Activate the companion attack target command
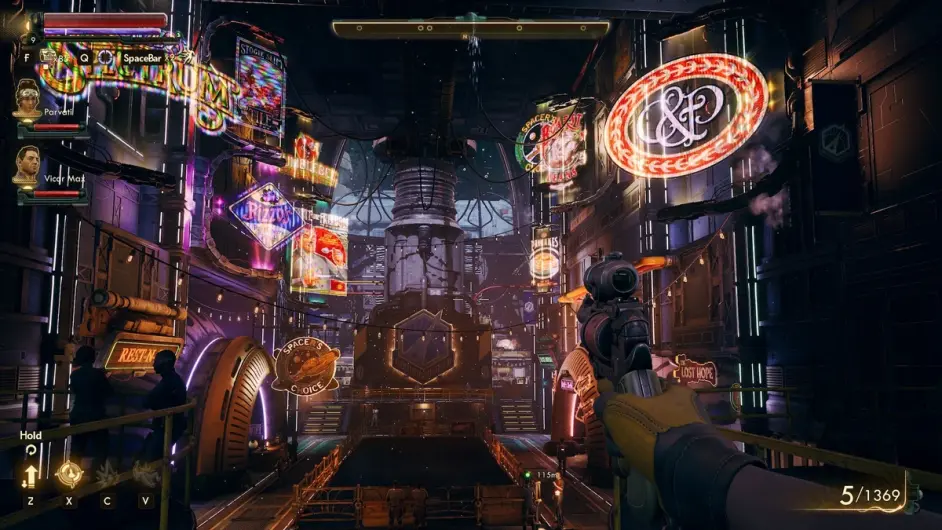Screen dimensions: 942x530 (69, 474)
